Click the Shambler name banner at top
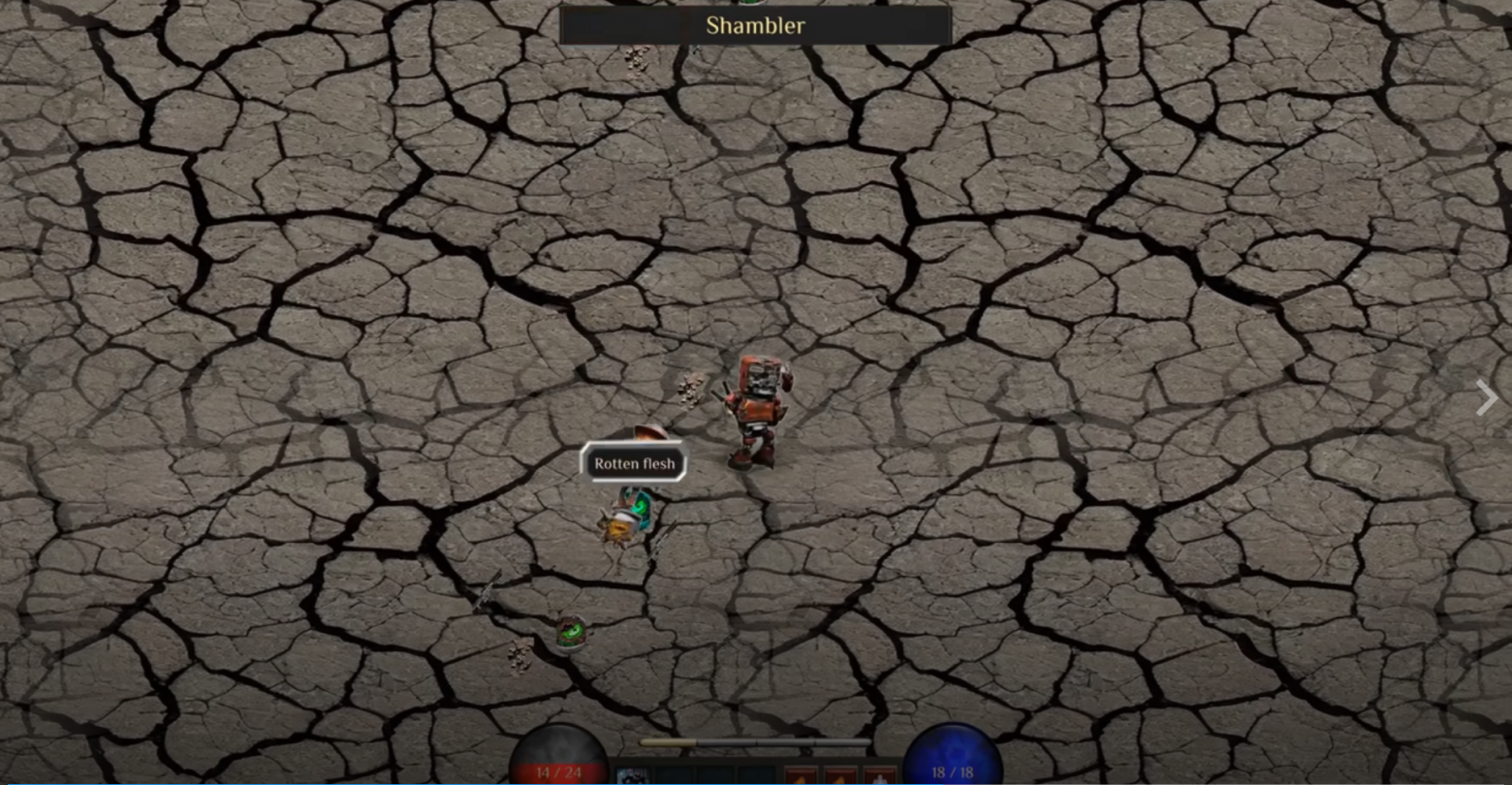This screenshot has width=1512, height=785. click(x=755, y=25)
